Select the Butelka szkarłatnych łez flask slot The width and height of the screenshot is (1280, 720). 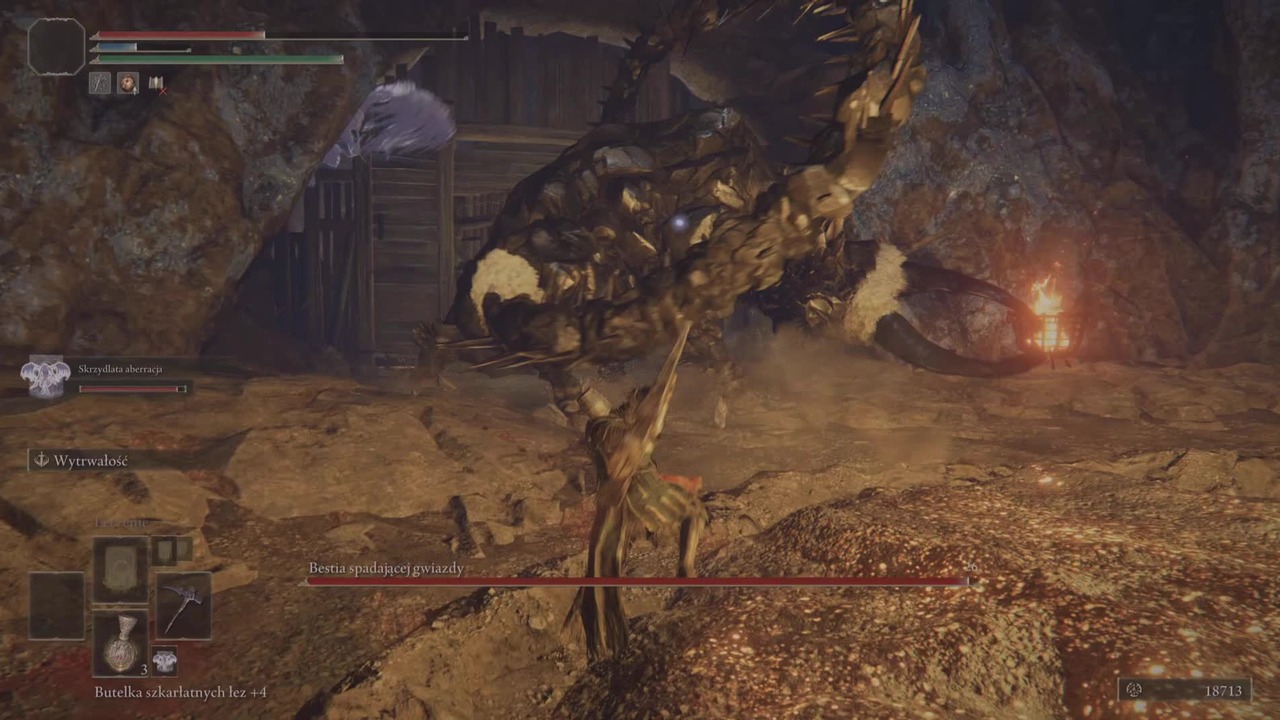pyautogui.click(x=120, y=642)
